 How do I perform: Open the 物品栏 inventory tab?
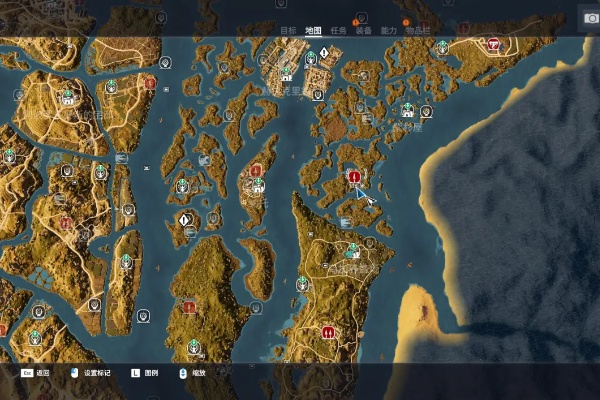(418, 31)
